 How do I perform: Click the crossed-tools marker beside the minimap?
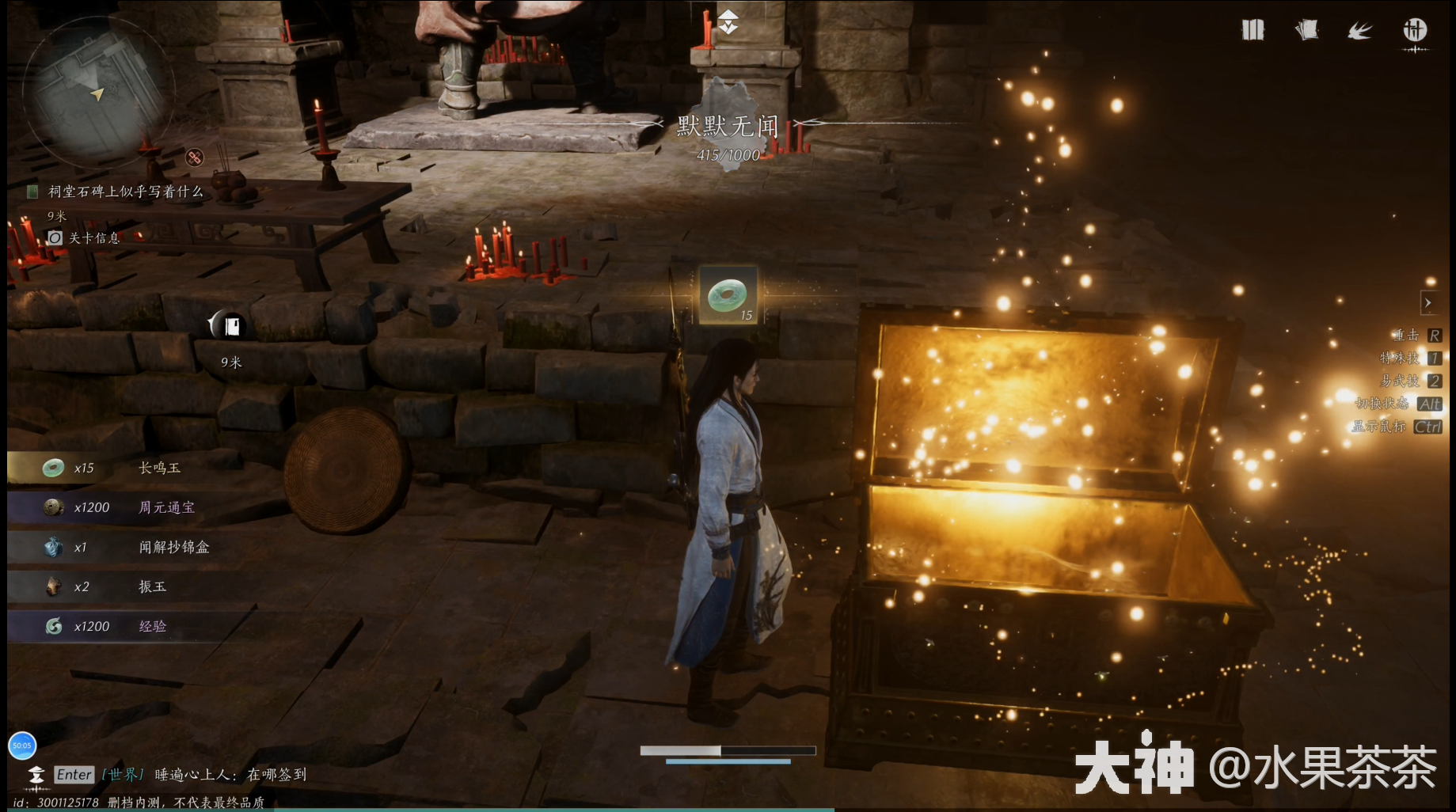(x=195, y=157)
